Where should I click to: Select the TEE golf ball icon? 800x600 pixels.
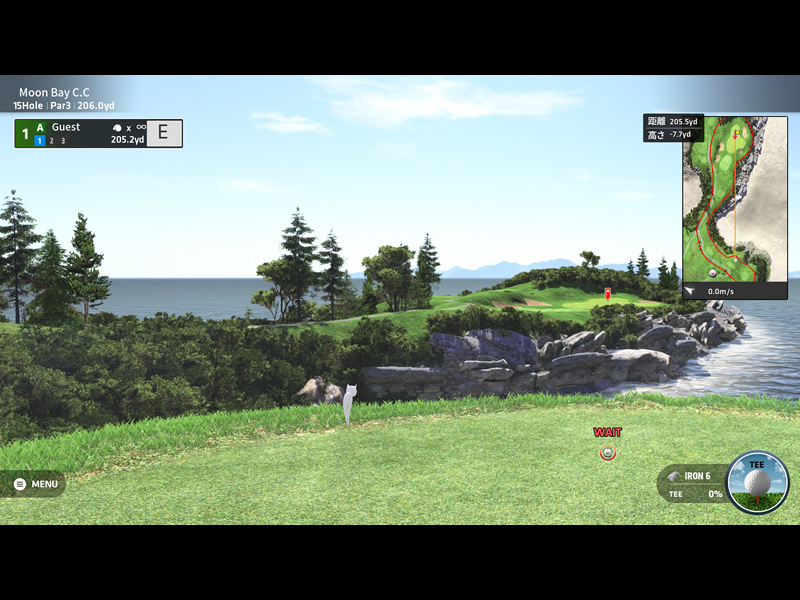[x=757, y=483]
